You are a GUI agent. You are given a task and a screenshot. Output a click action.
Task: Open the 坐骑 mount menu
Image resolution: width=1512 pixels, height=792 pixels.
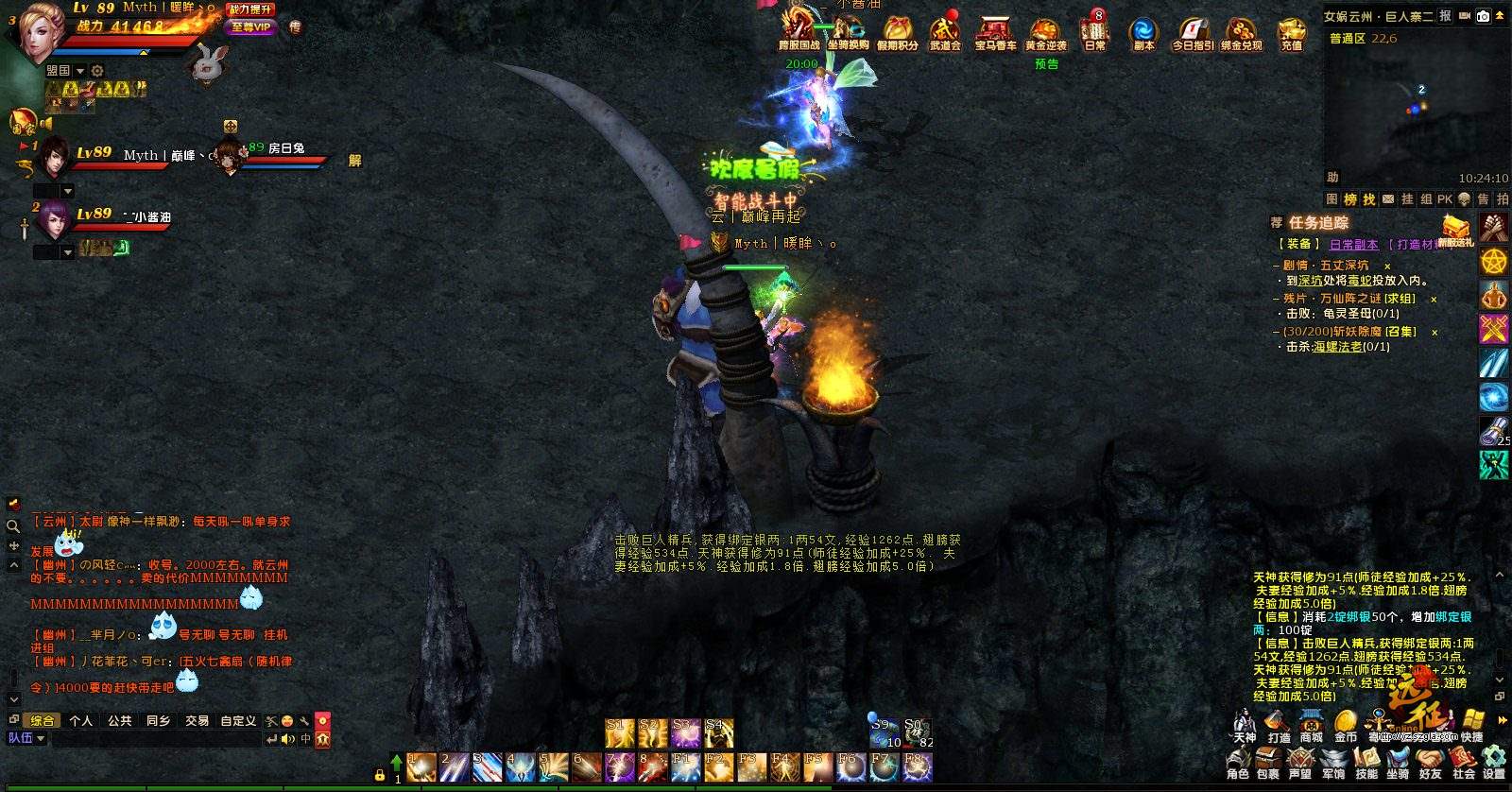(x=1399, y=762)
